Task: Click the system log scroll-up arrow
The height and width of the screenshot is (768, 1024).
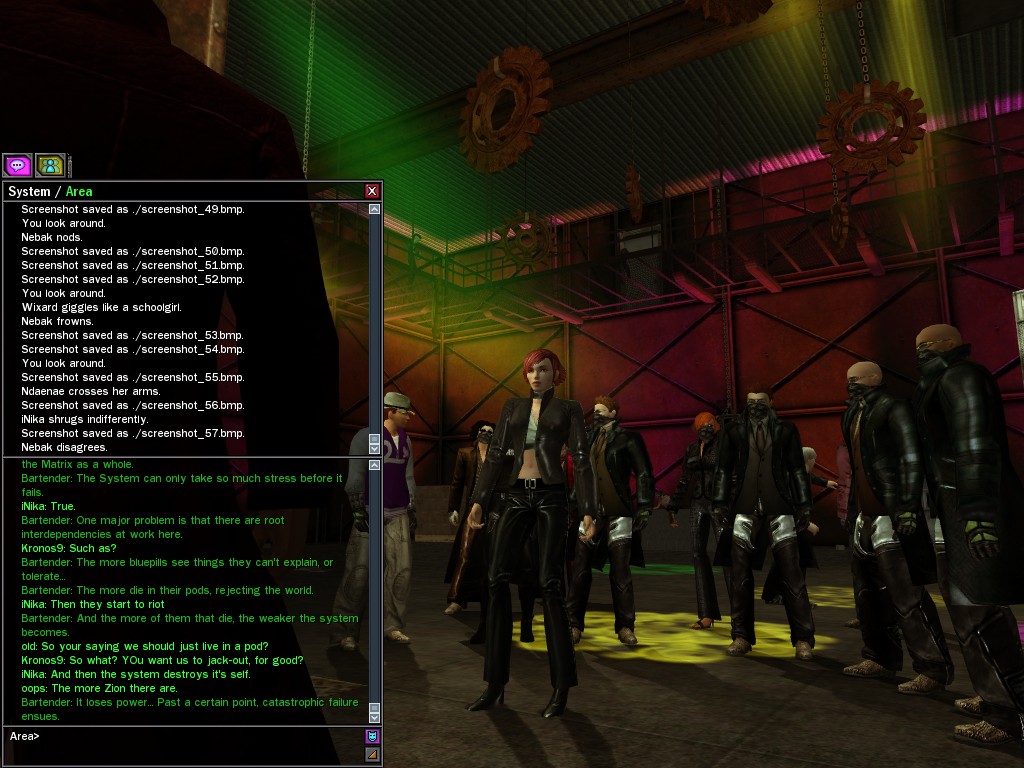Action: tap(375, 210)
